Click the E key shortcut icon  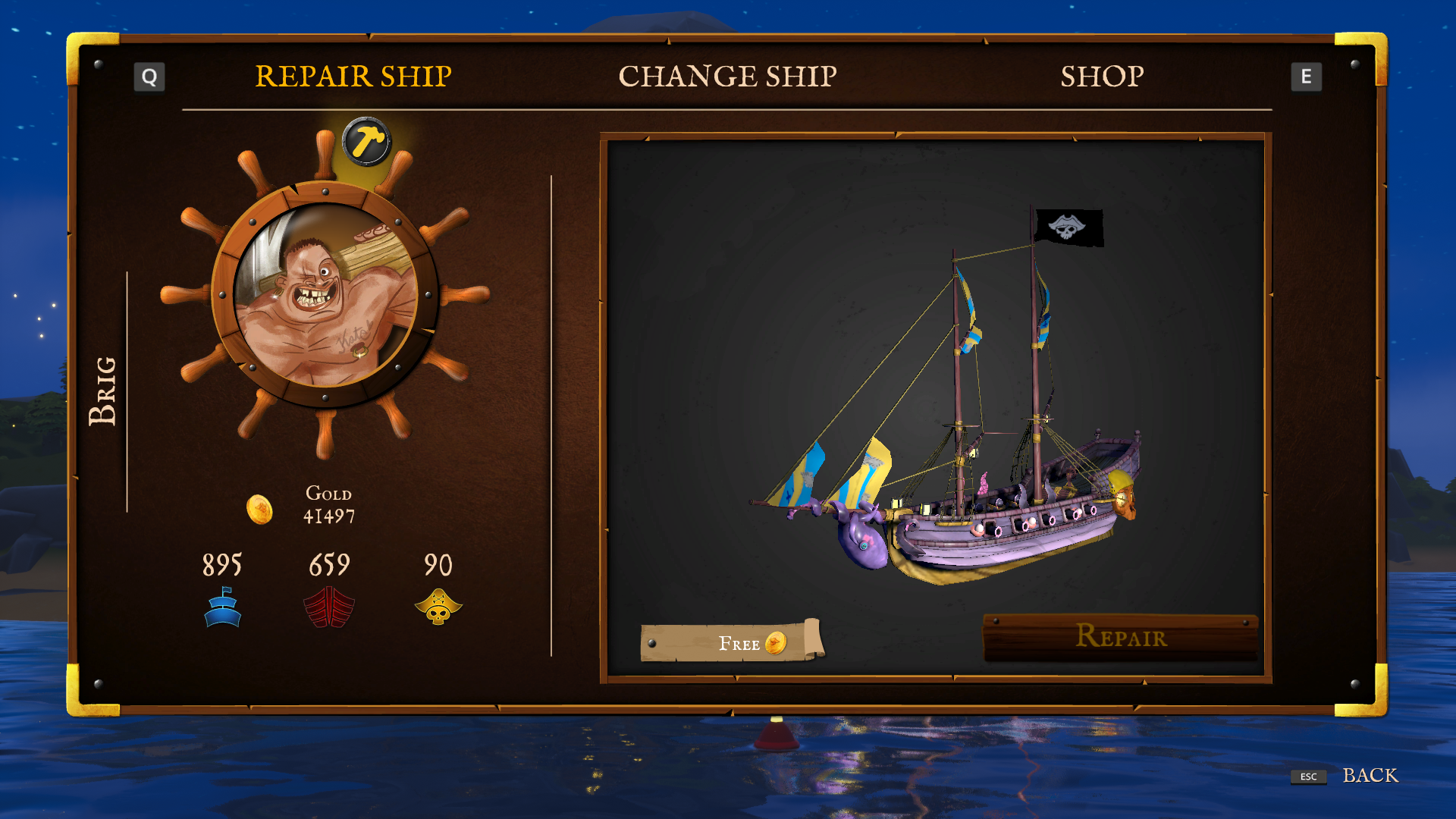[x=1307, y=76]
